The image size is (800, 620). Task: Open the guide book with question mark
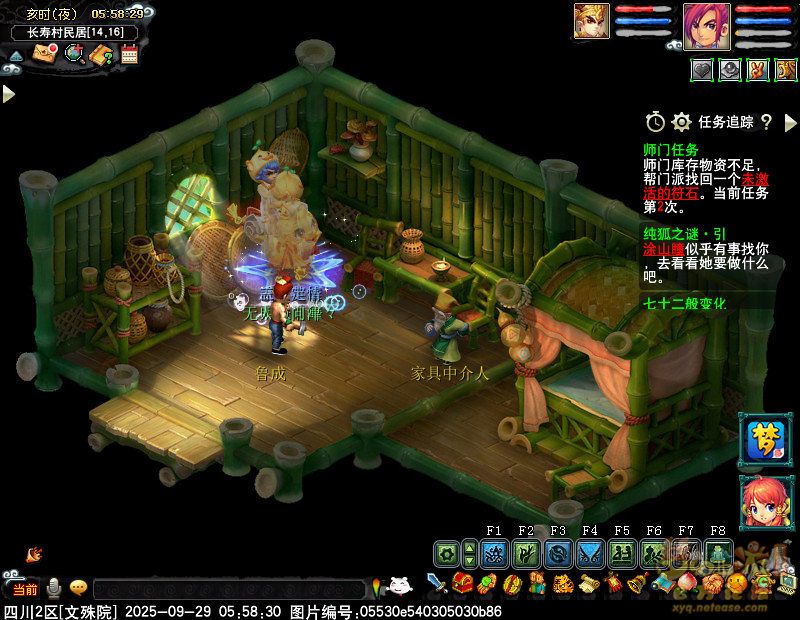point(102,55)
